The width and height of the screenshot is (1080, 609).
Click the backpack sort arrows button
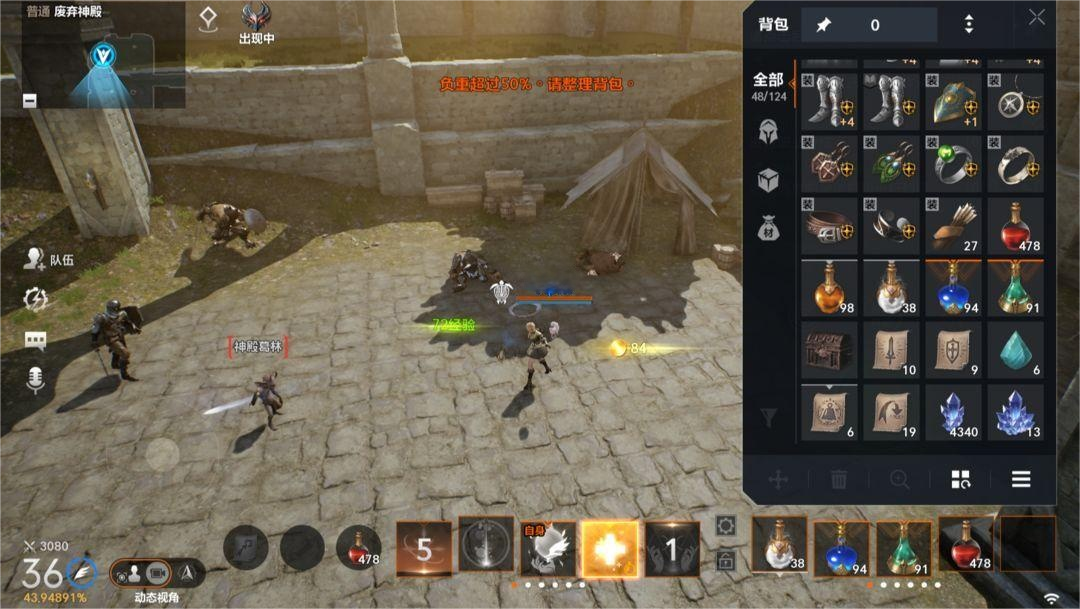click(x=968, y=25)
